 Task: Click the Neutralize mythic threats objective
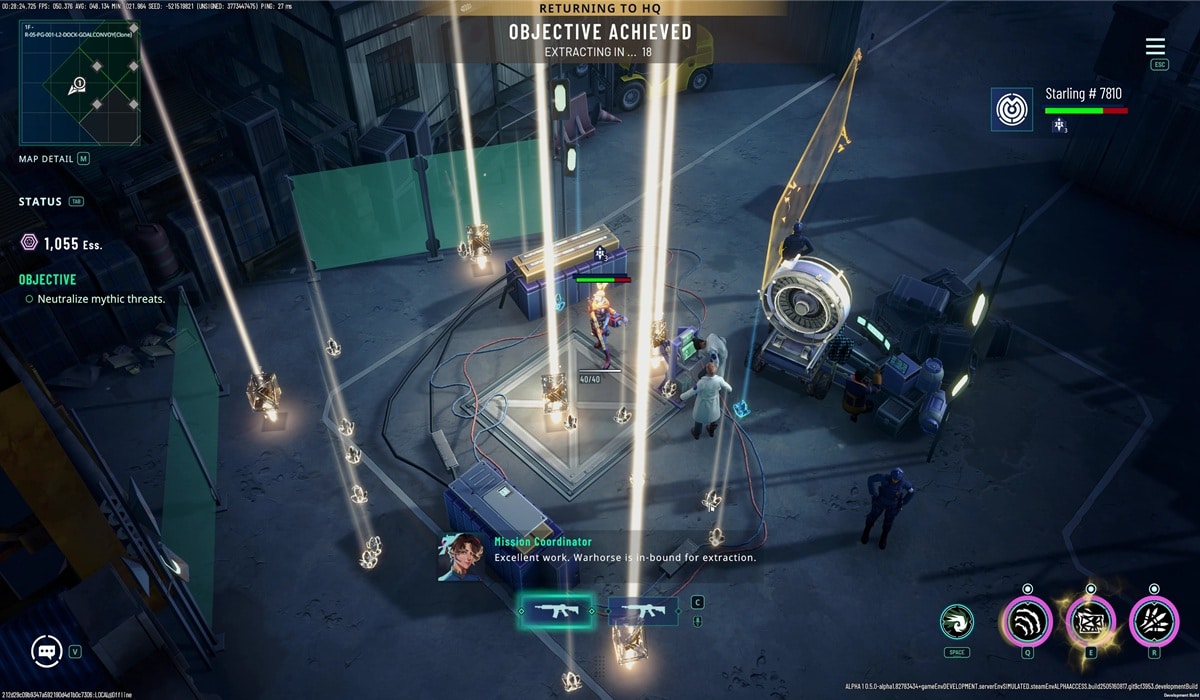pos(101,299)
